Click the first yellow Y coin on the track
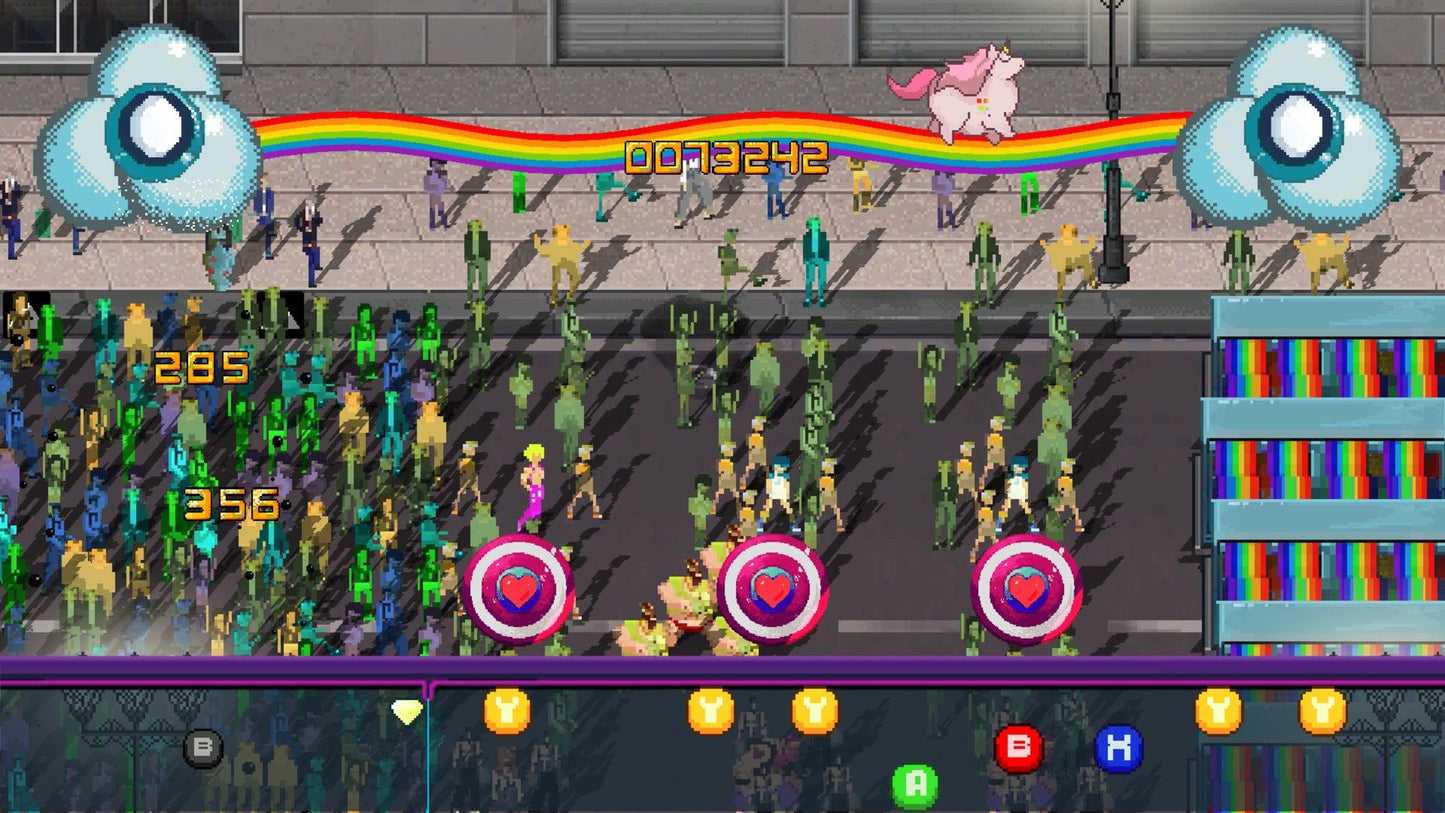The height and width of the screenshot is (813, 1445). tap(505, 710)
